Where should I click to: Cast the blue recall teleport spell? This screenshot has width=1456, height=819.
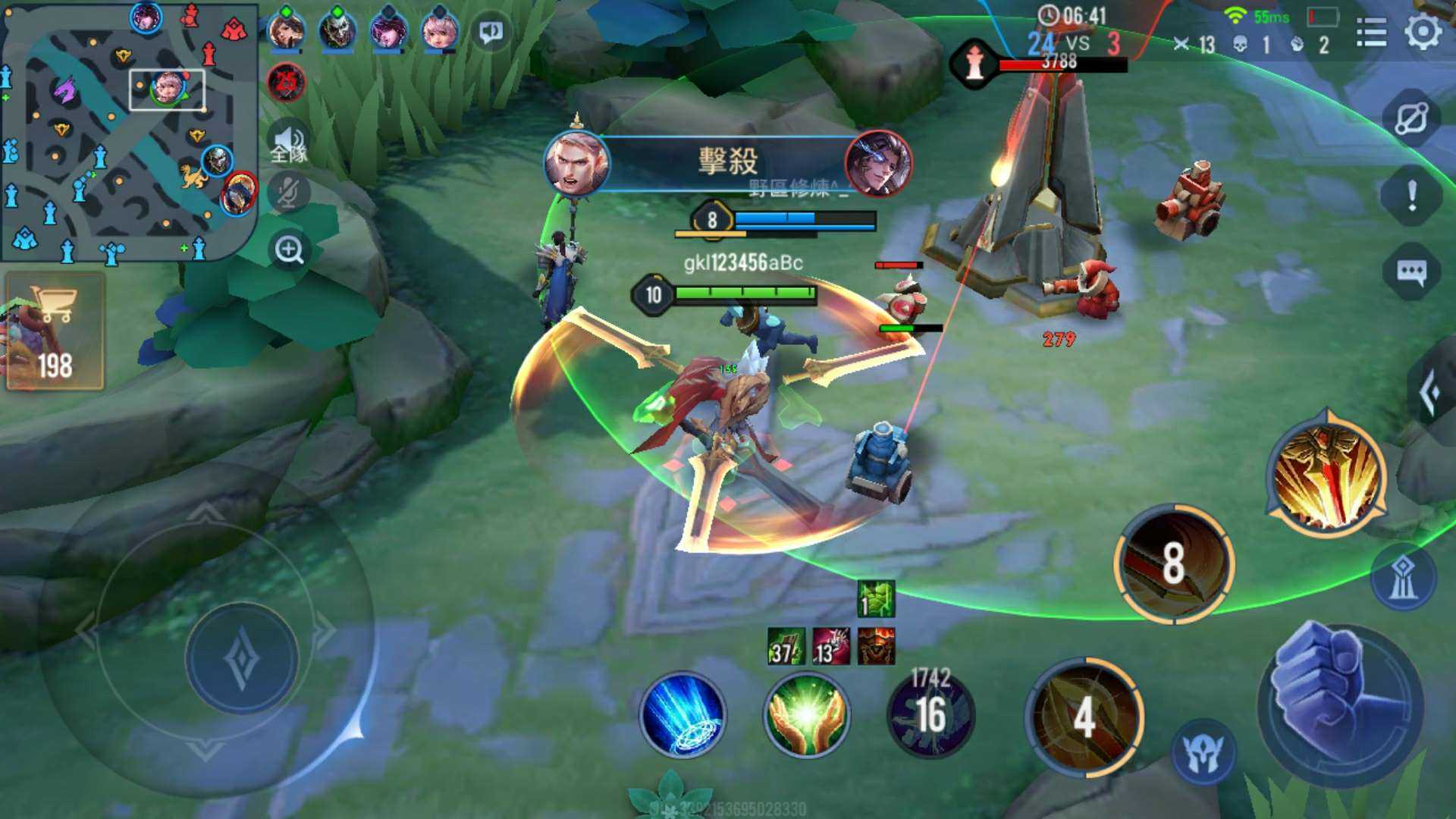click(x=682, y=715)
